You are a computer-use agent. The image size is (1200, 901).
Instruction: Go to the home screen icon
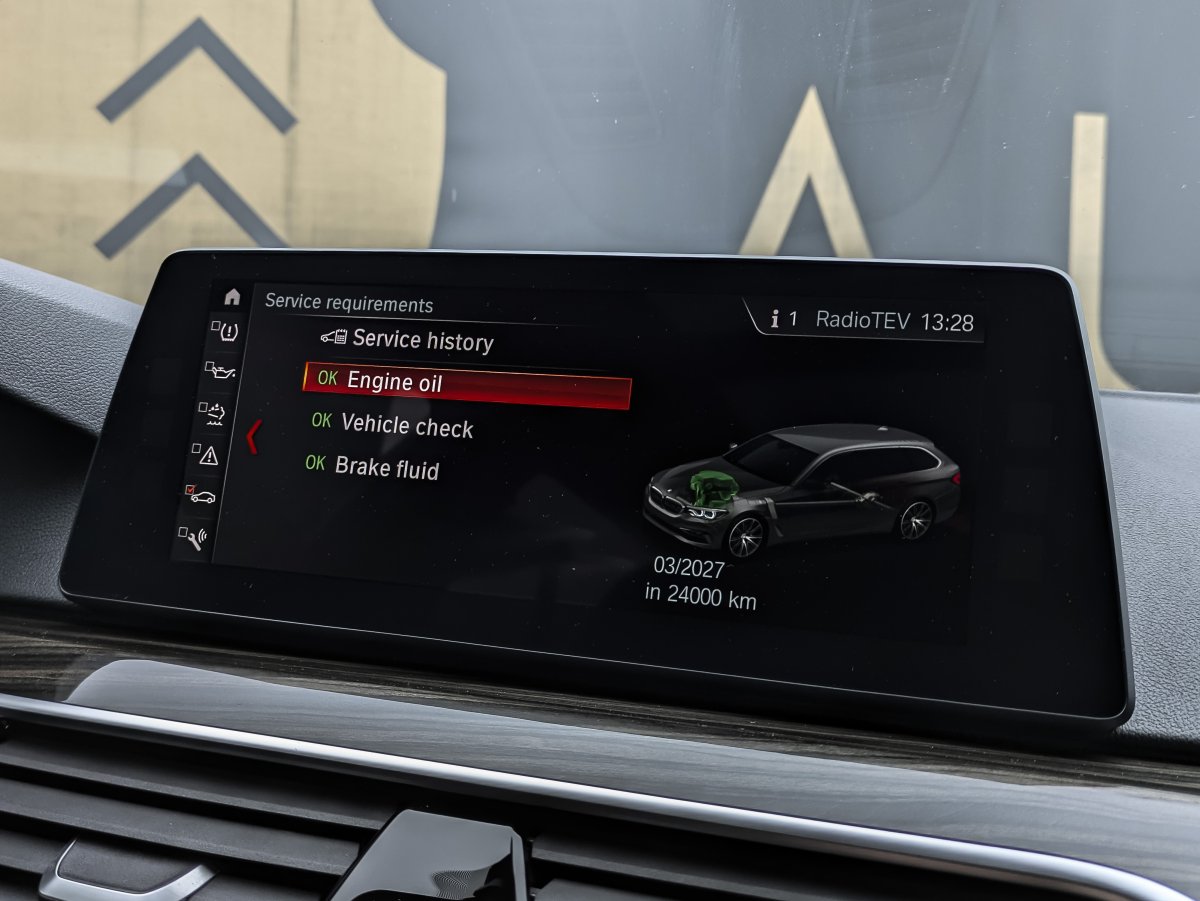[232, 297]
